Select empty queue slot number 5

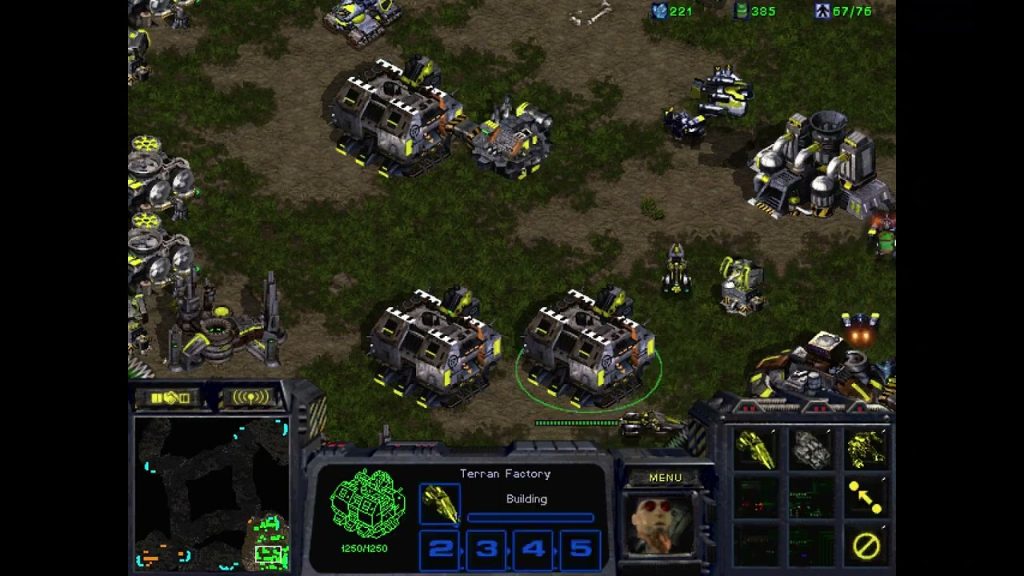pyautogui.click(x=580, y=549)
